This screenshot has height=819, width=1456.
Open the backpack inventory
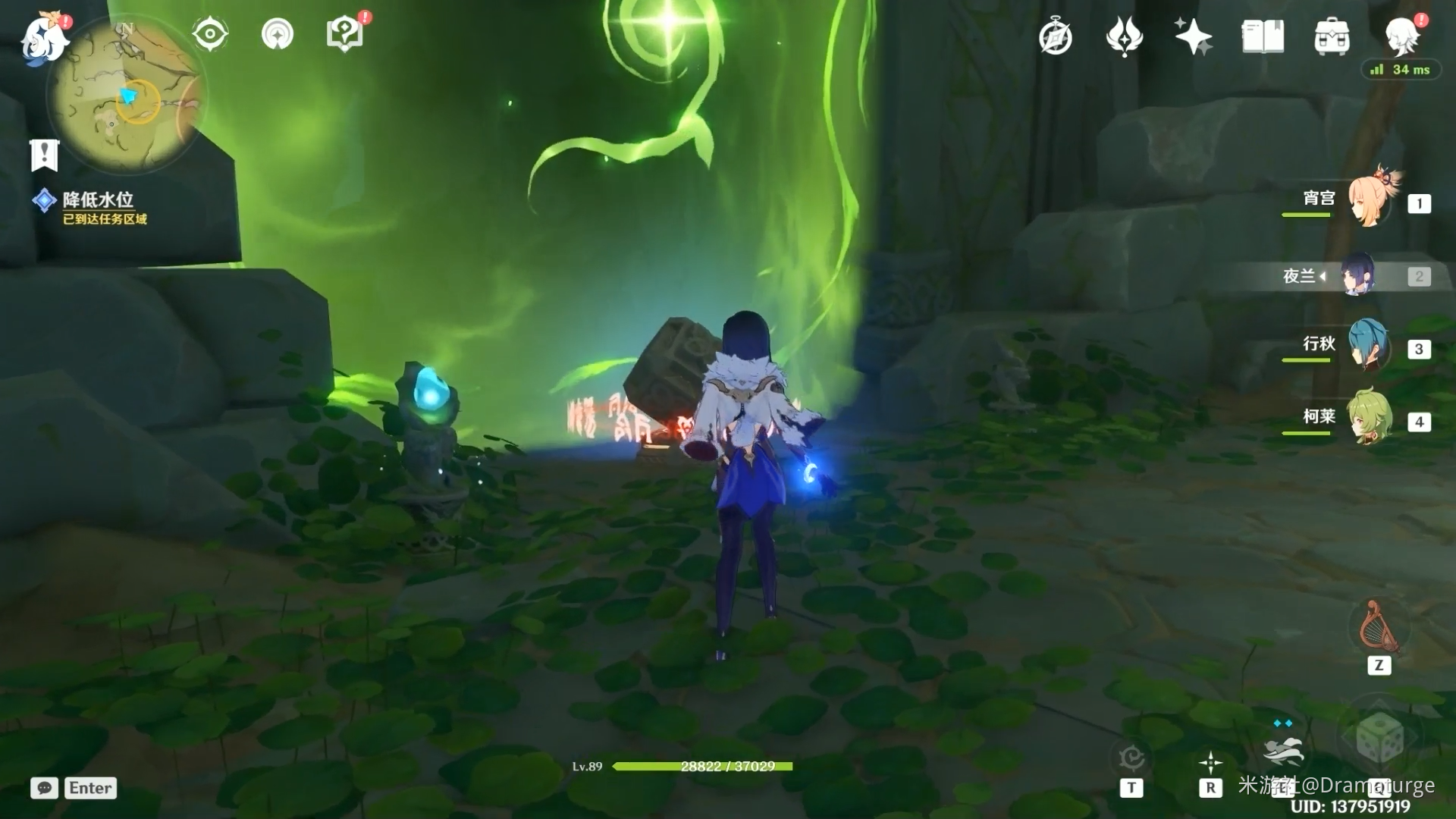pos(1332,37)
